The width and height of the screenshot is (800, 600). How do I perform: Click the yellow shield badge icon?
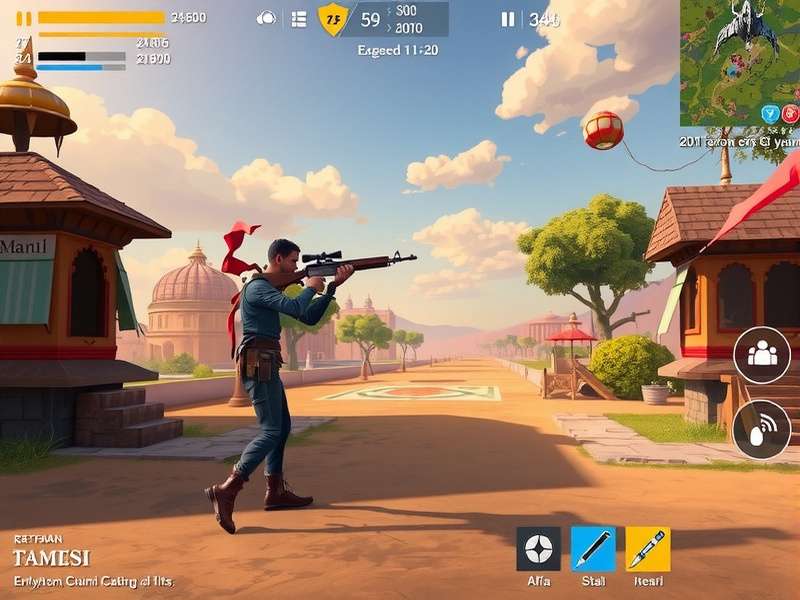pos(333,18)
